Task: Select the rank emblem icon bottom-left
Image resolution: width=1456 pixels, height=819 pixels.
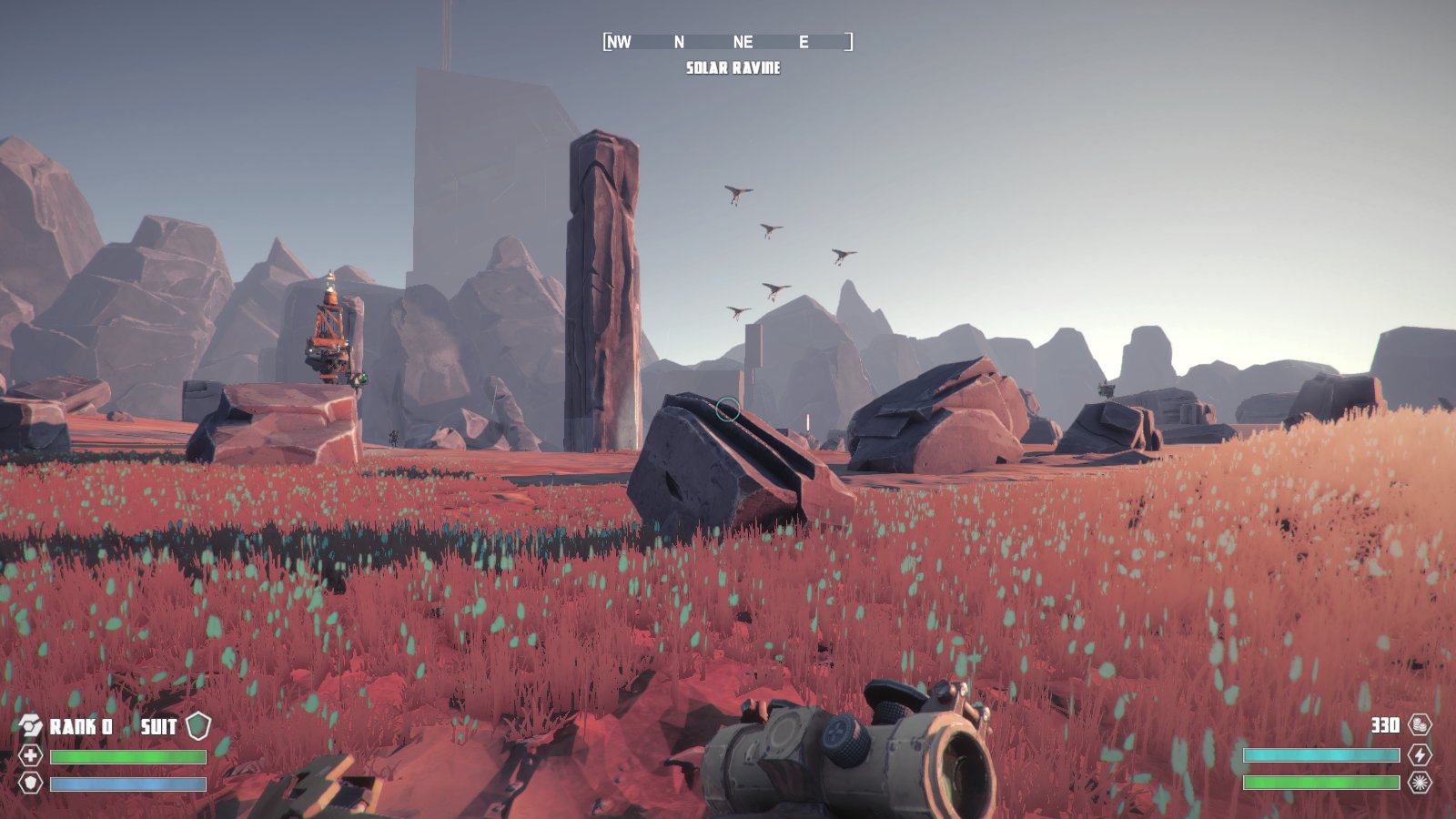Action: point(30,726)
